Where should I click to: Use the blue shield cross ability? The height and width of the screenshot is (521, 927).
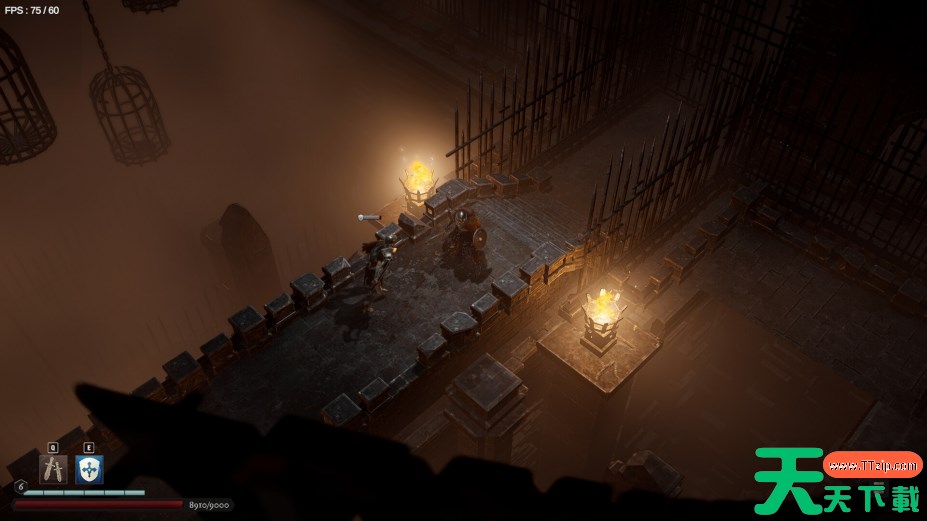click(89, 469)
